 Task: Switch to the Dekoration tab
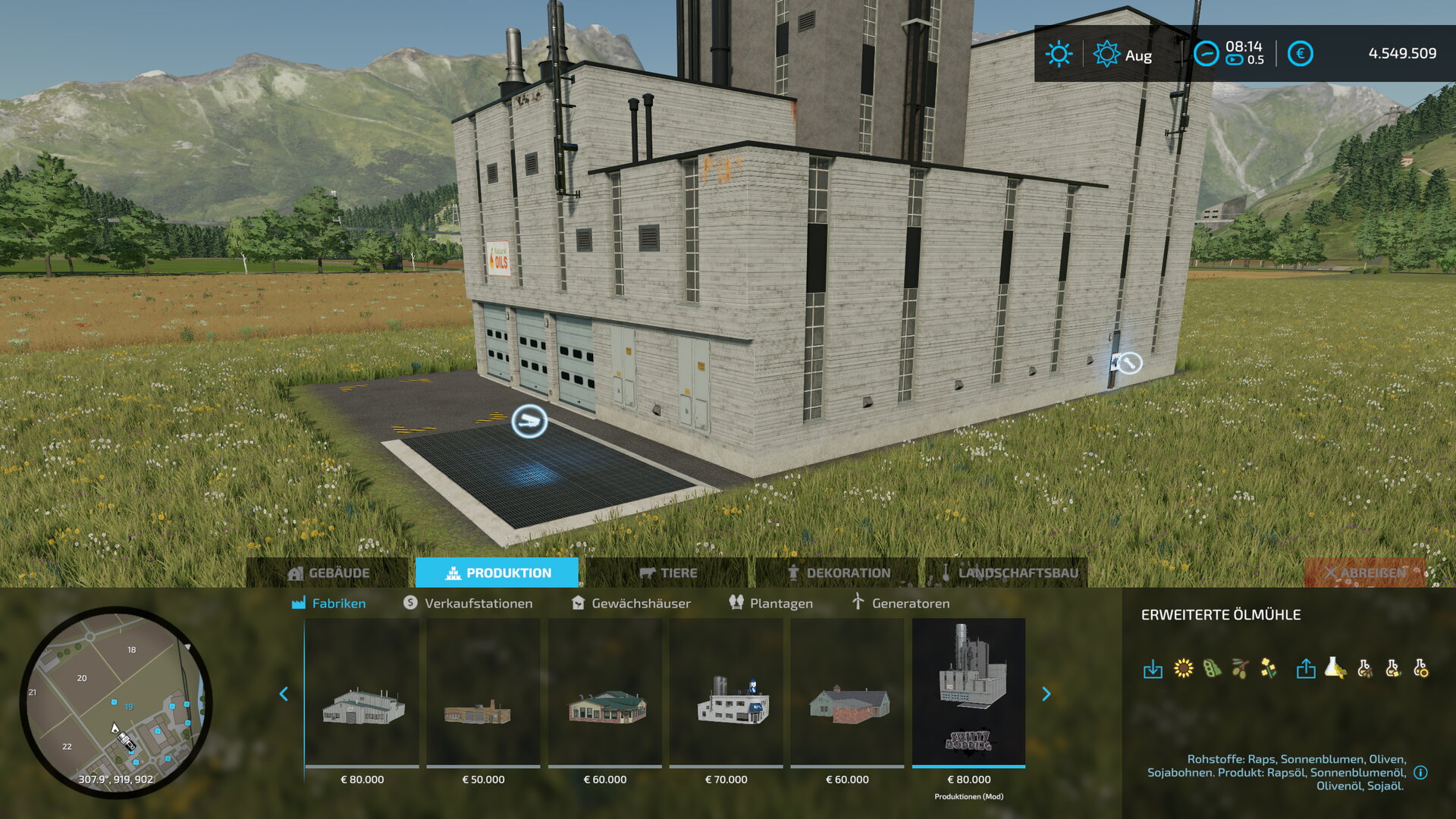coord(838,573)
